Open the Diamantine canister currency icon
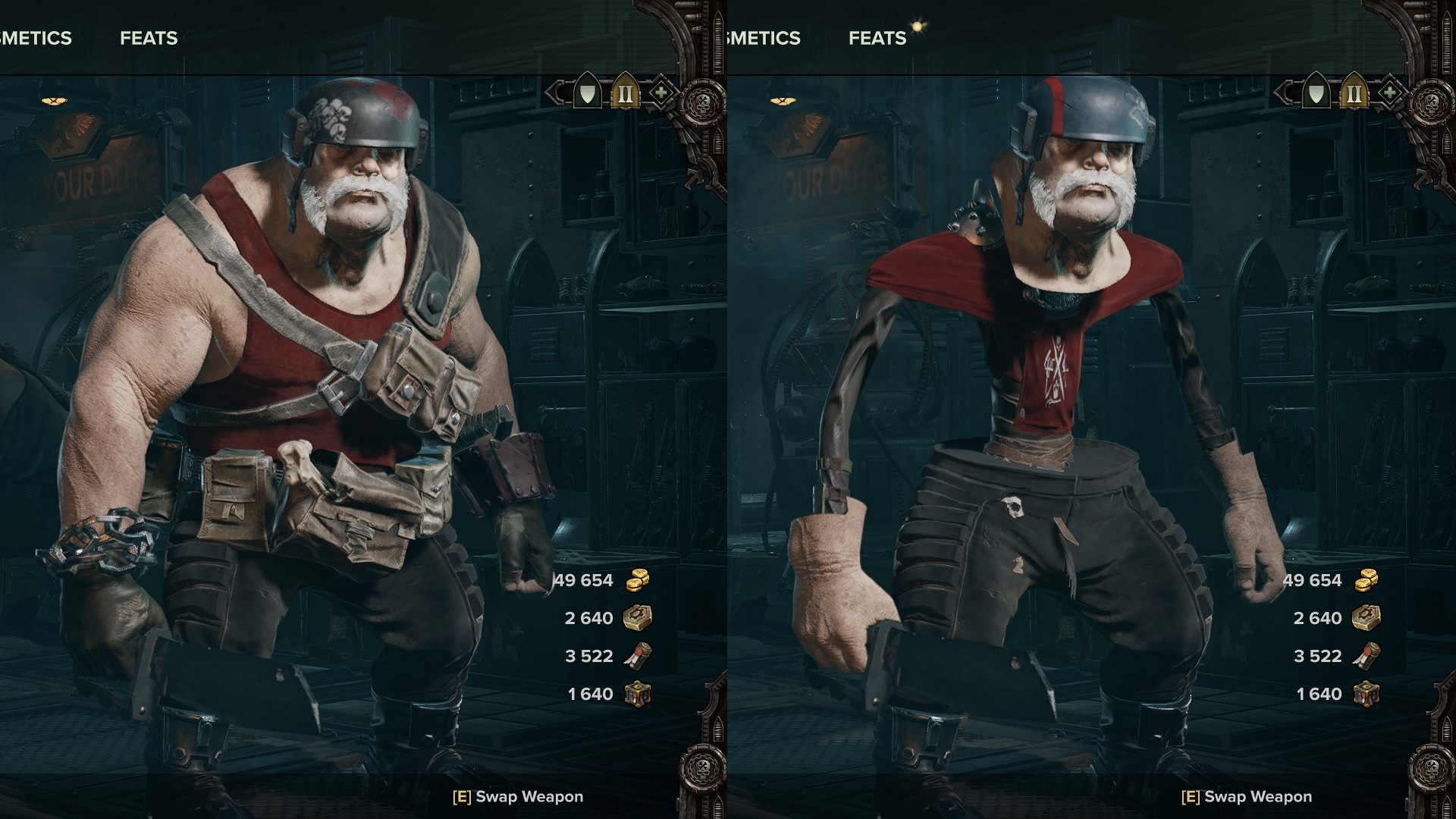1456x819 pixels. click(638, 656)
